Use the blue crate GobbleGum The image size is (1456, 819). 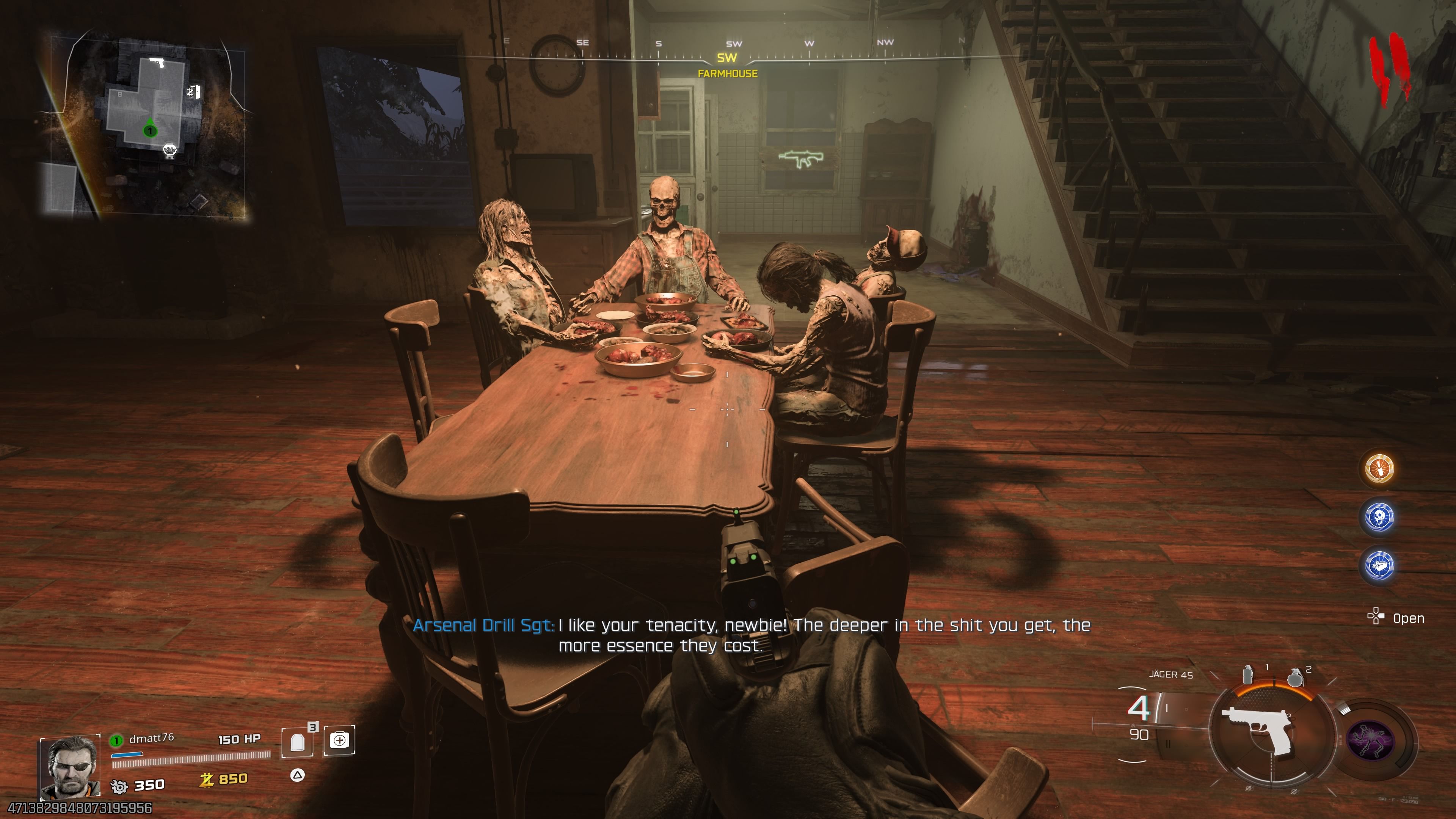(1379, 565)
